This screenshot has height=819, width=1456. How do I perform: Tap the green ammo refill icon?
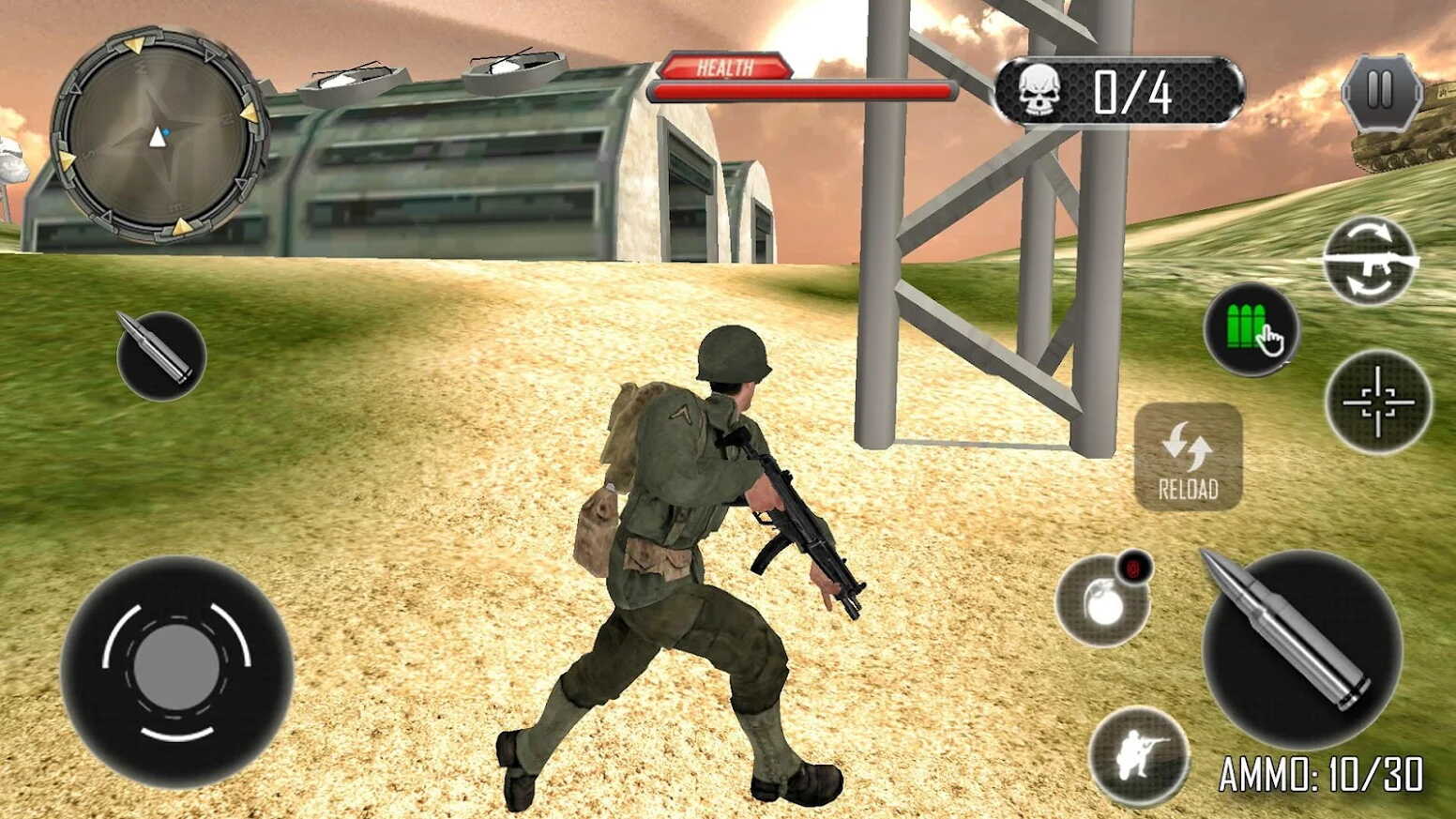pos(1251,329)
